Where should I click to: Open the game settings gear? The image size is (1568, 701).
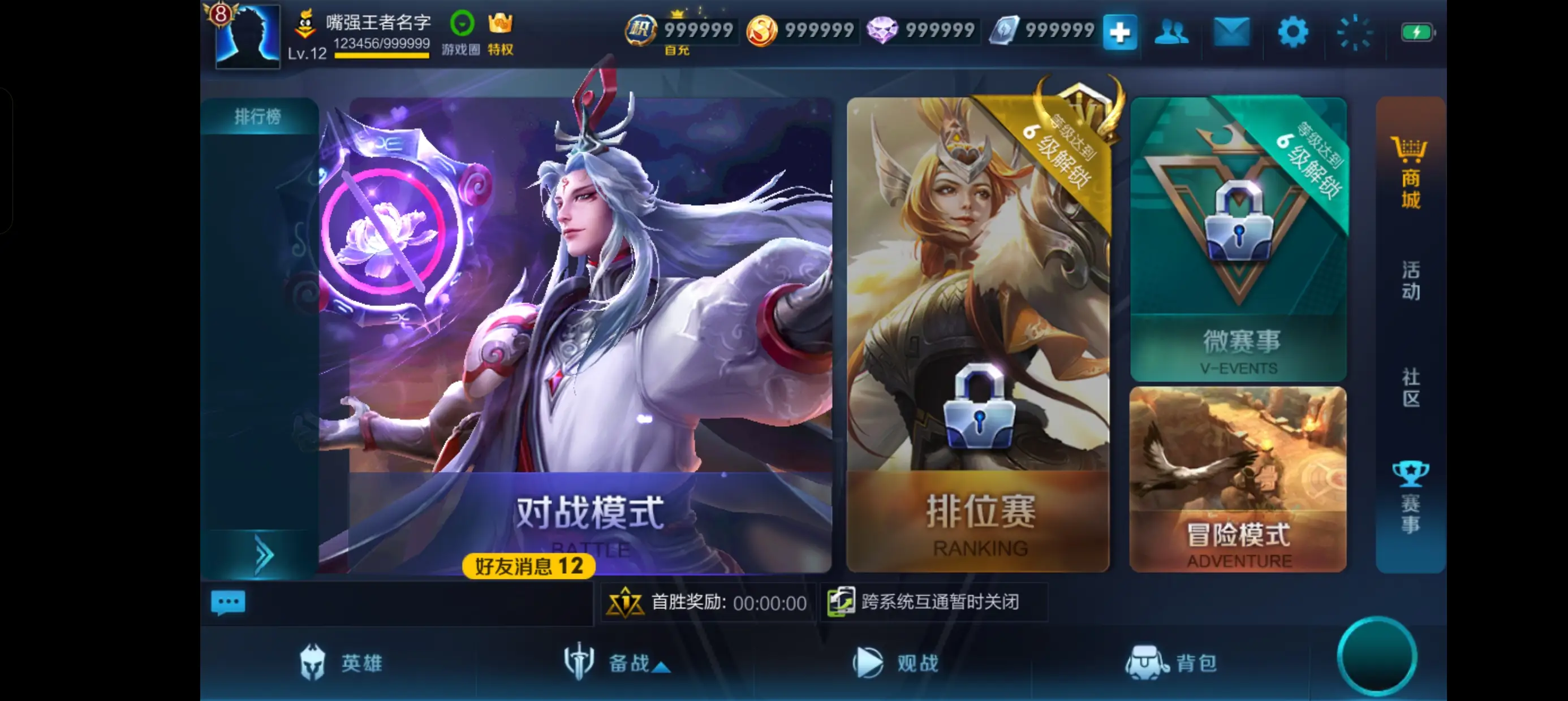(1294, 33)
